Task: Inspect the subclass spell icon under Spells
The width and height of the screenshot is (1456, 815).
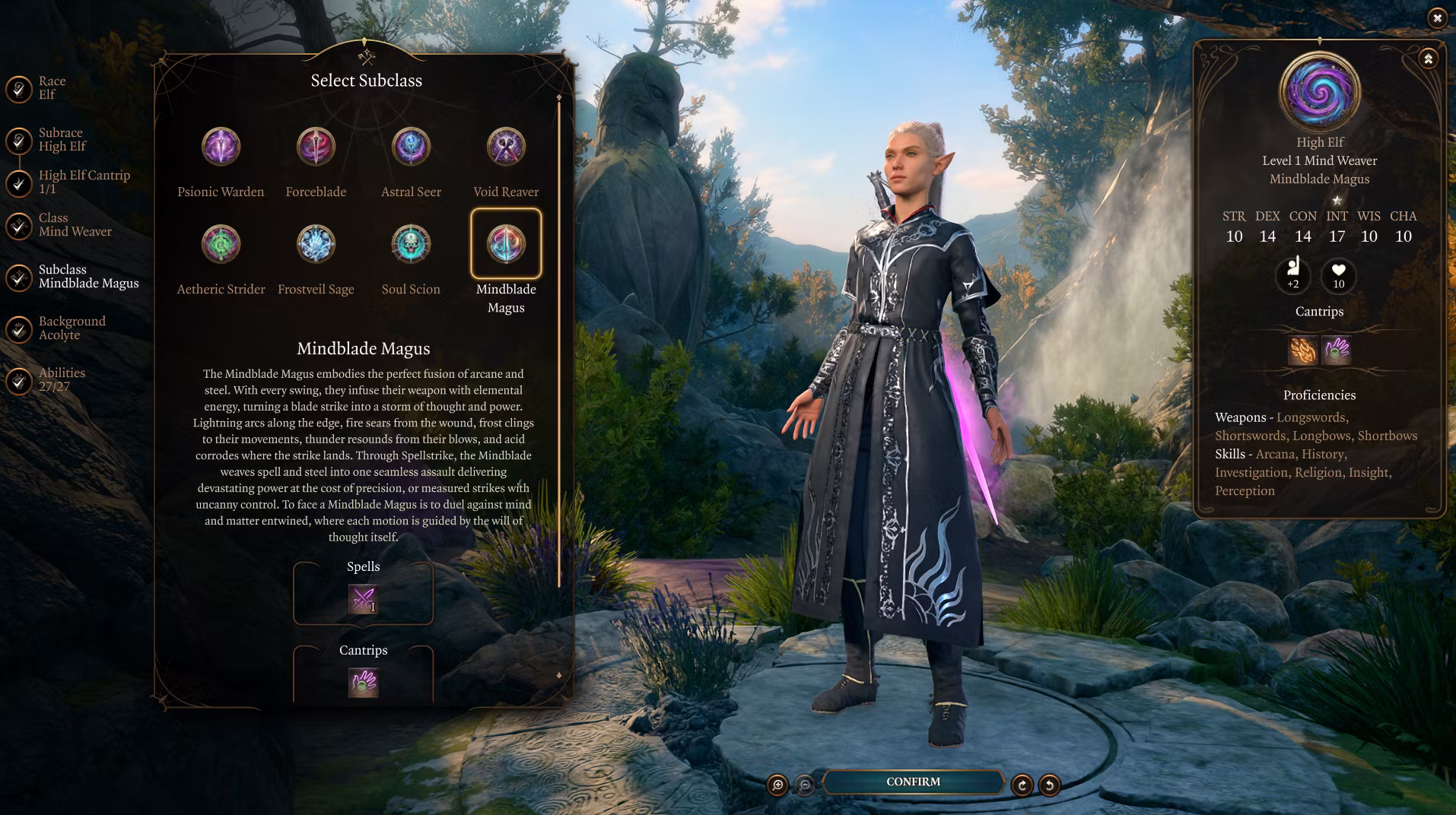Action: point(363,599)
